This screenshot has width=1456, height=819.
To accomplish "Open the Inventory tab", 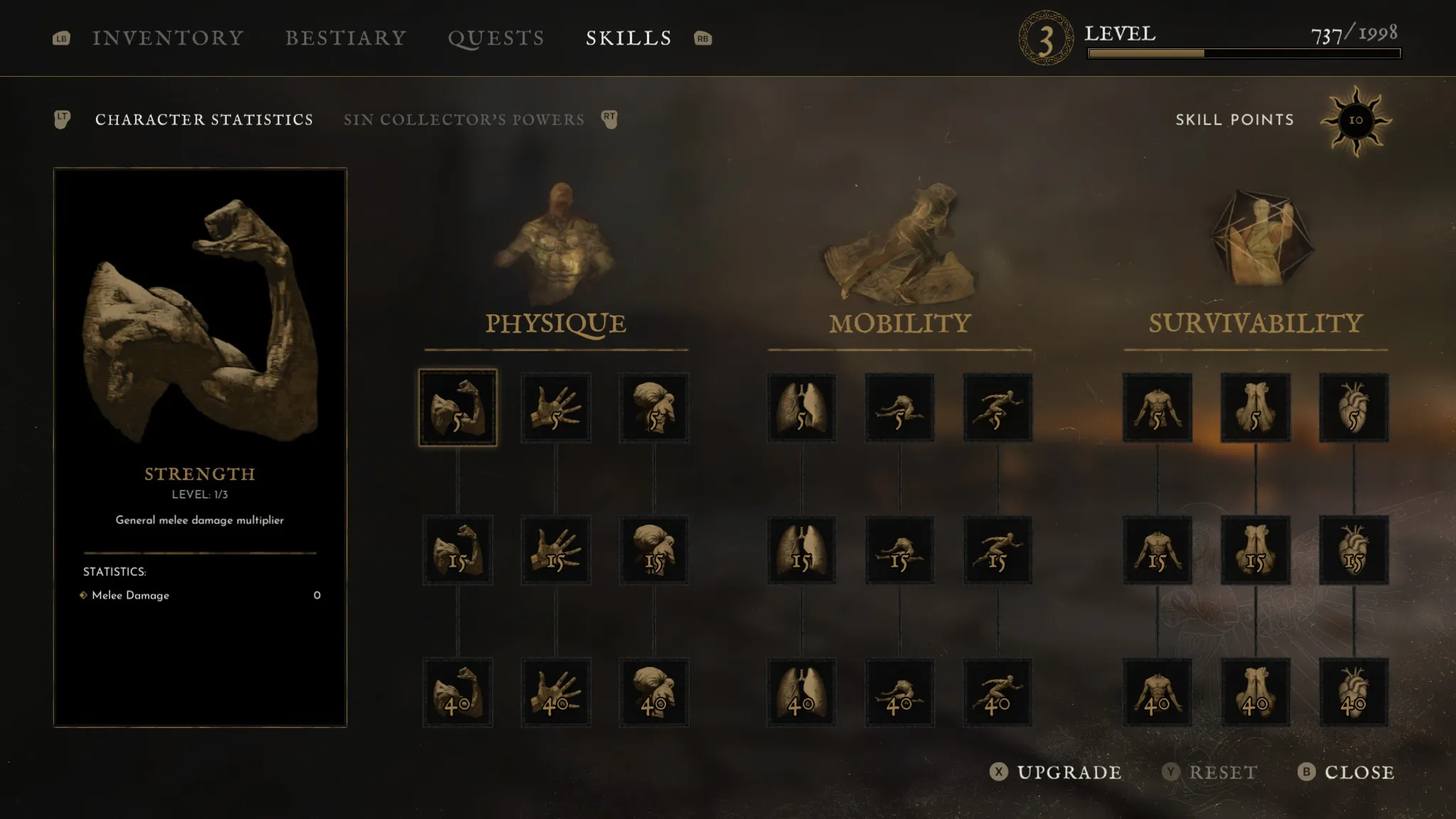I will 168,38.
